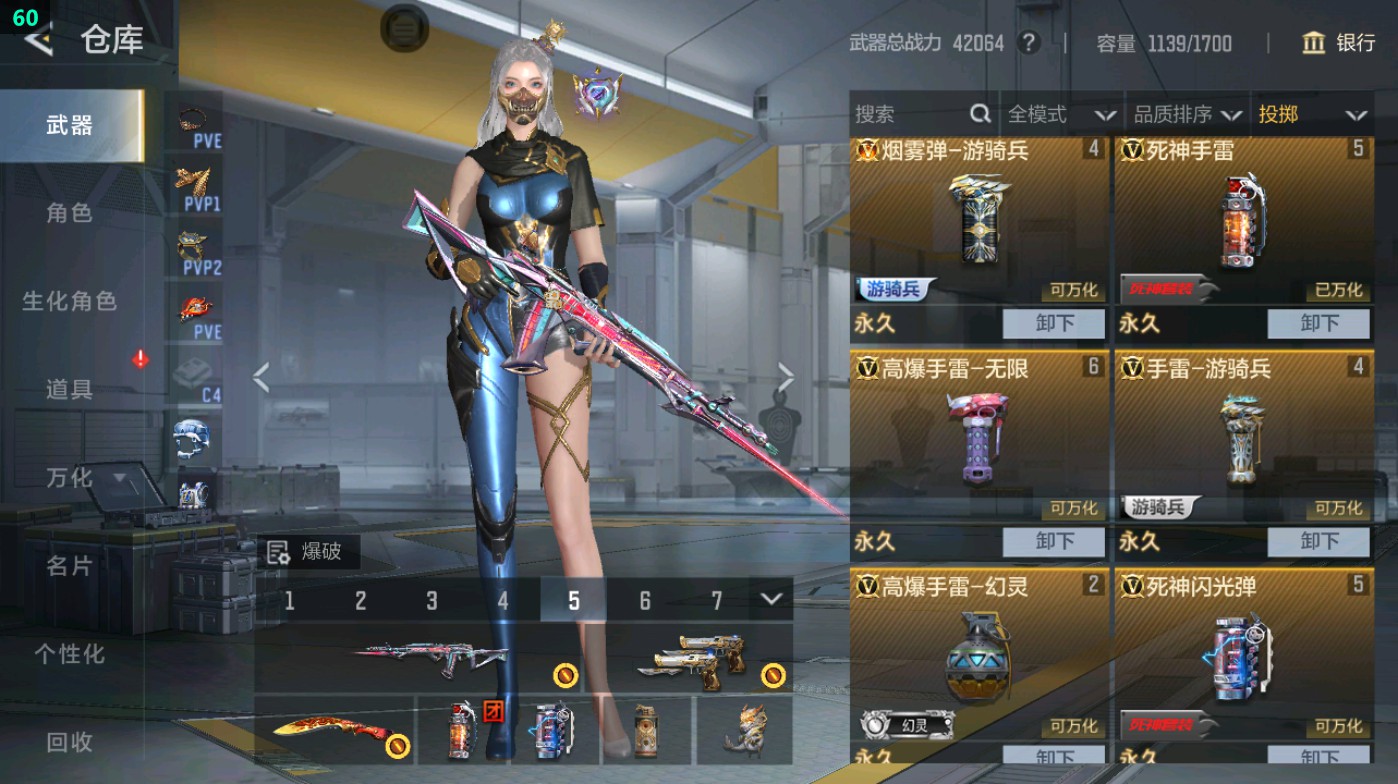This screenshot has width=1398, height=784.
Task: Click the back arrow to leave 仓库
Action: coord(38,40)
